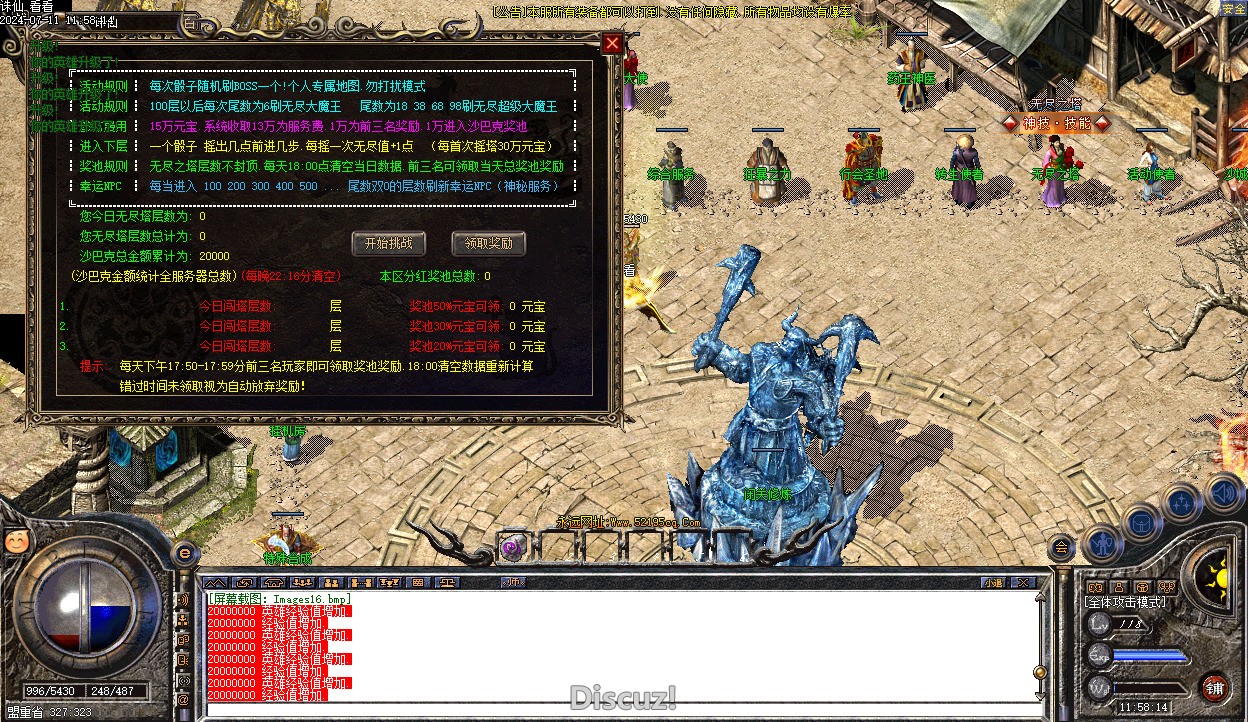This screenshot has height=722, width=1248.
Task: Click the 小退 (log out to character select) button
Action: click(x=993, y=582)
